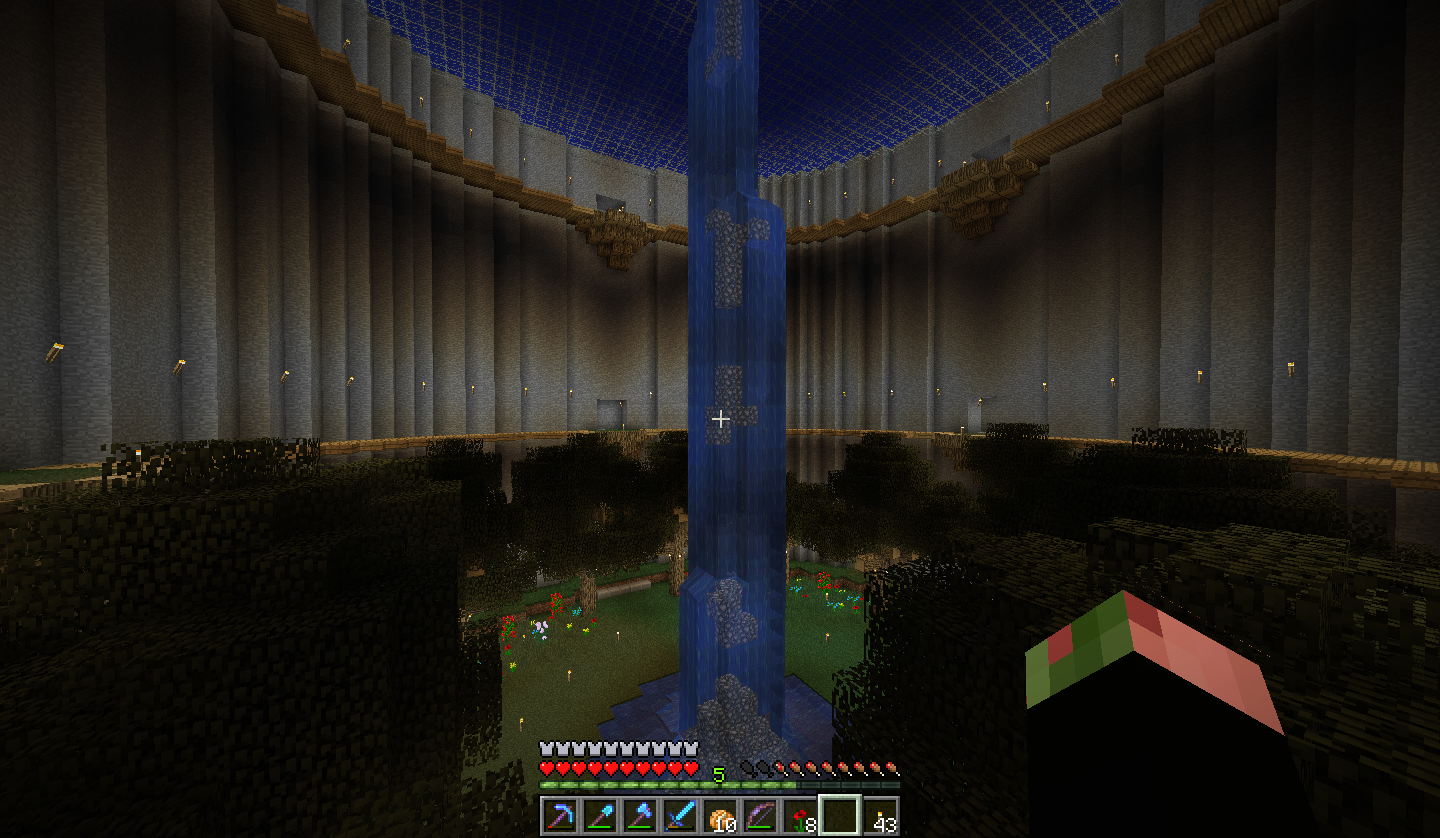1440x838 pixels.
Task: Choose the diamond axe in the hotbar
Action: click(640, 815)
